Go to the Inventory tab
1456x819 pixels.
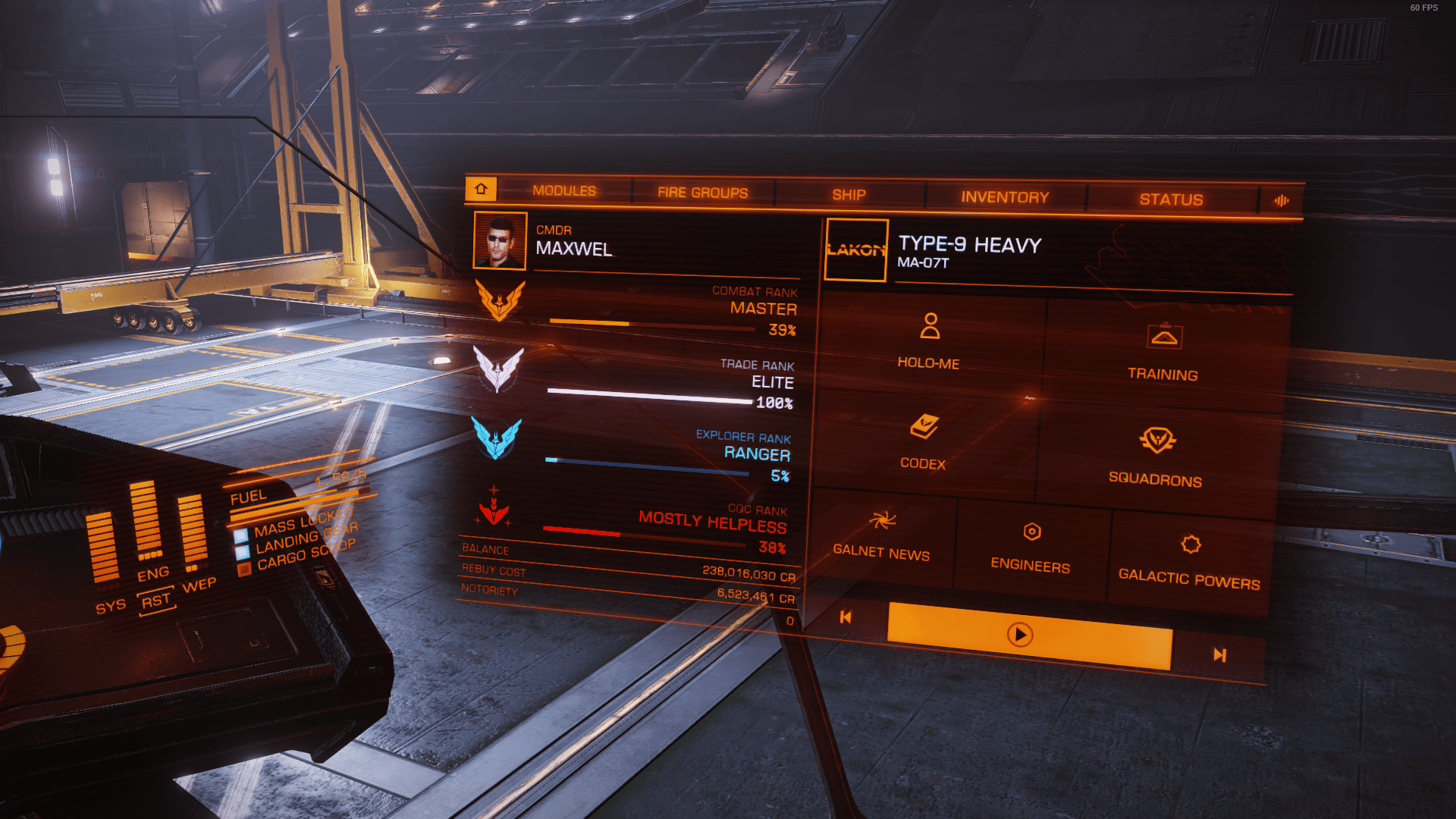pyautogui.click(x=1005, y=197)
